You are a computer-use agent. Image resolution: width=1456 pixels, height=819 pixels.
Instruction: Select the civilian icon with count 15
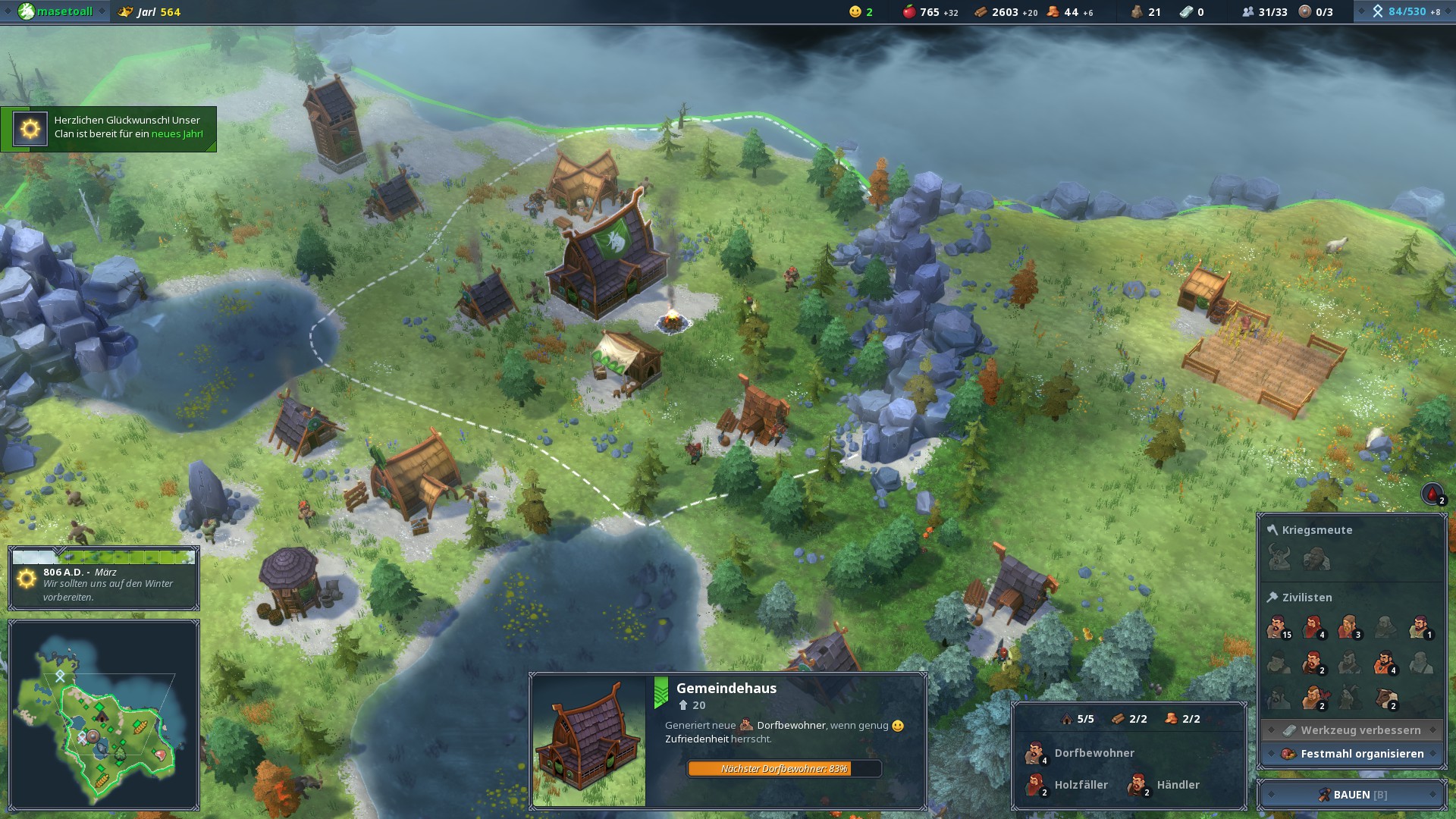point(1278,628)
